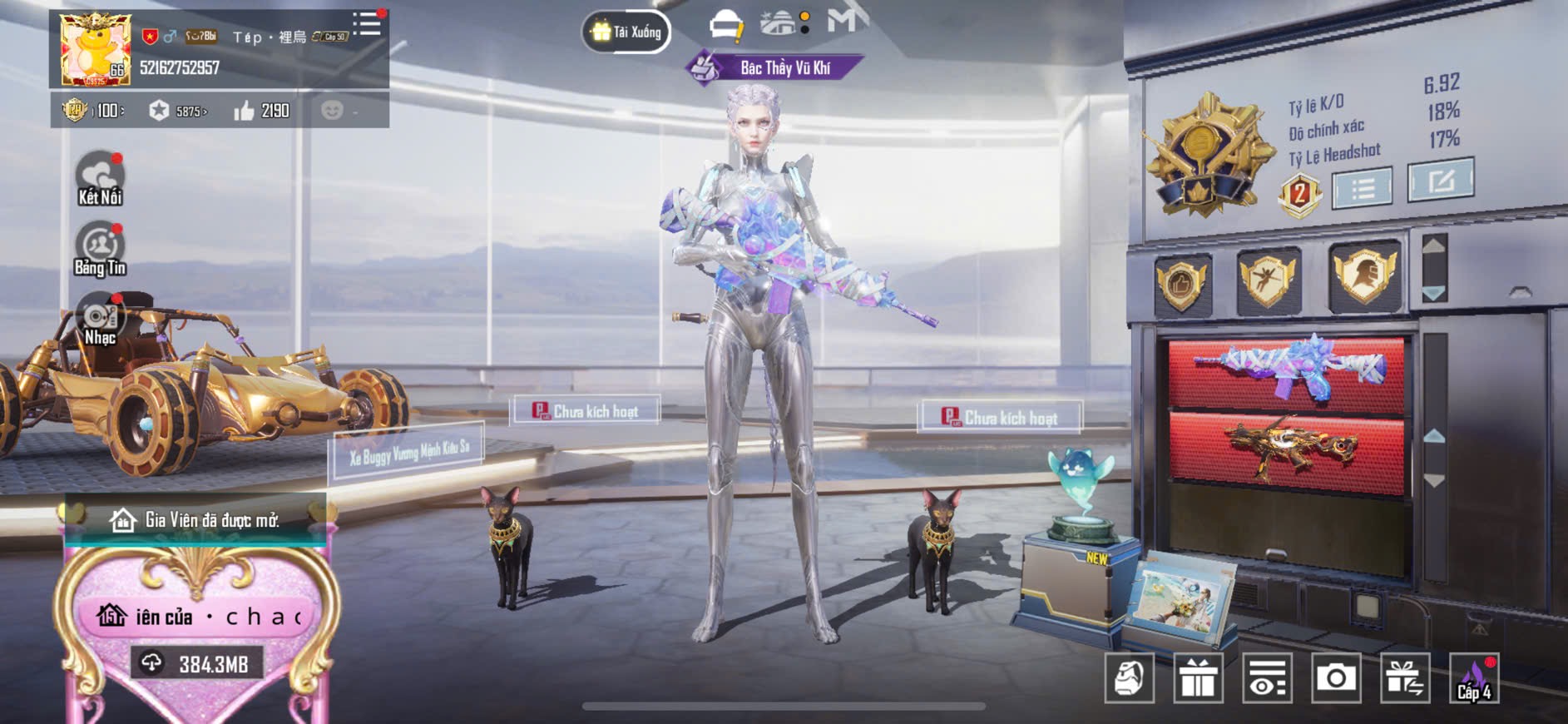This screenshot has height=724, width=1568.
Task: Open the gift exchange icon
Action: pyautogui.click(x=1405, y=678)
